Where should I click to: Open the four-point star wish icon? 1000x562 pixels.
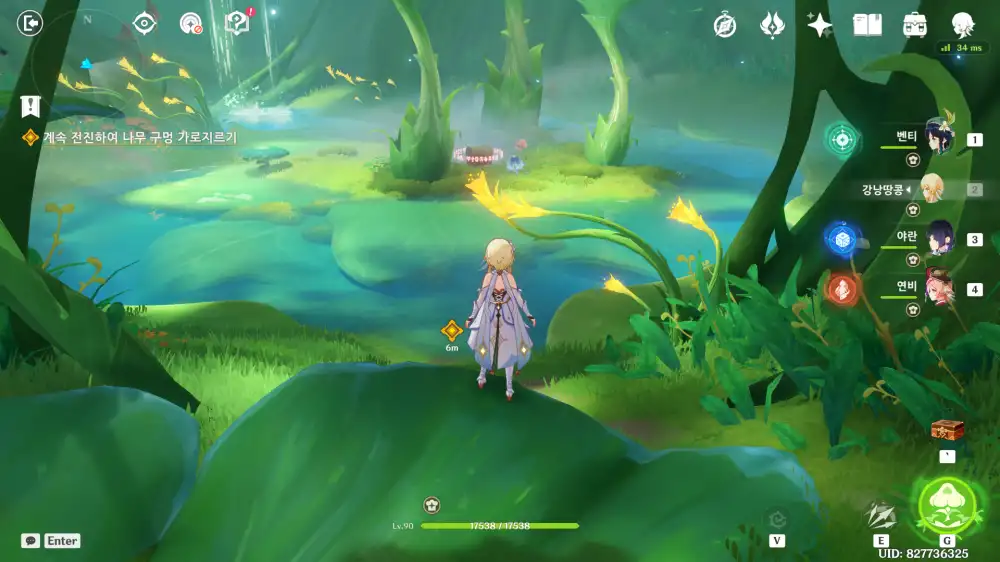[820, 26]
